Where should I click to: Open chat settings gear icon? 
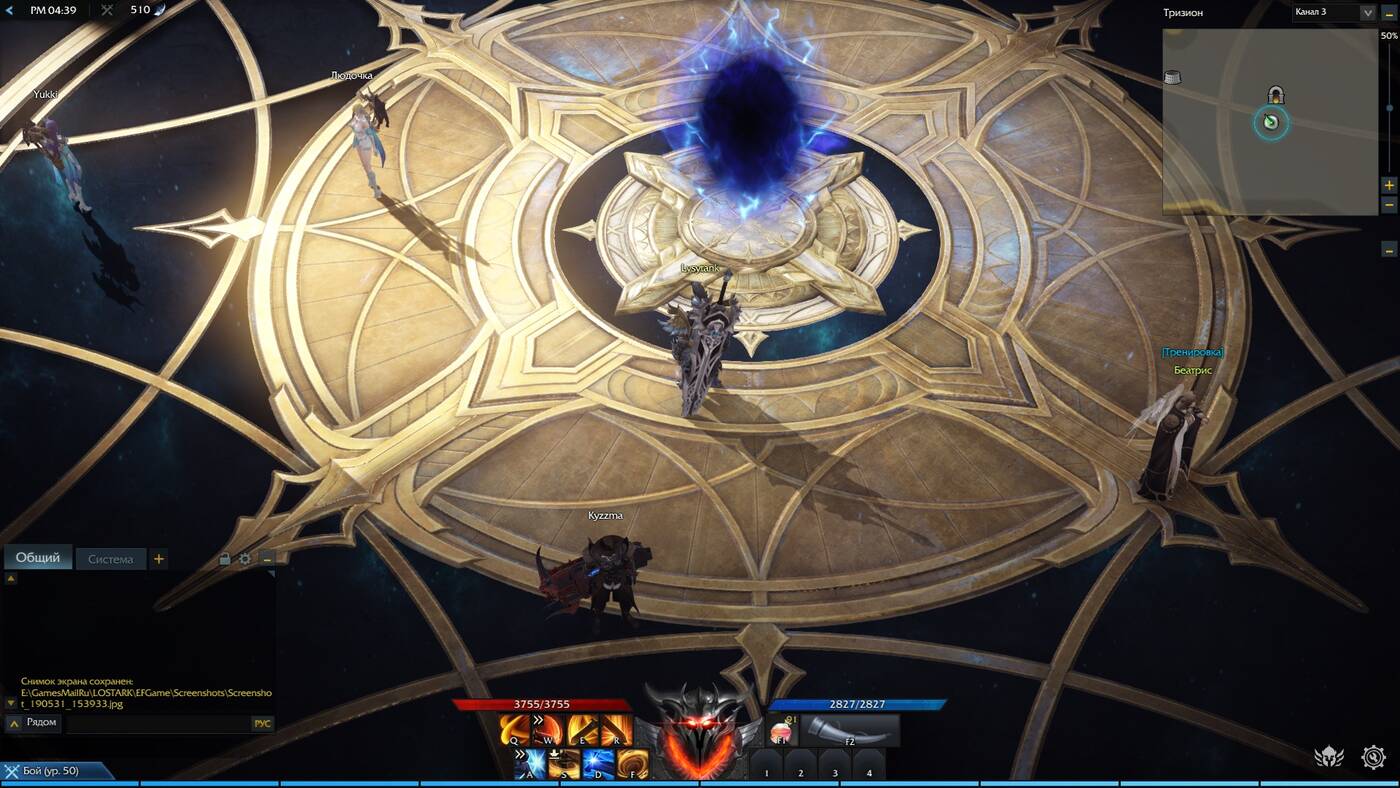pos(245,559)
